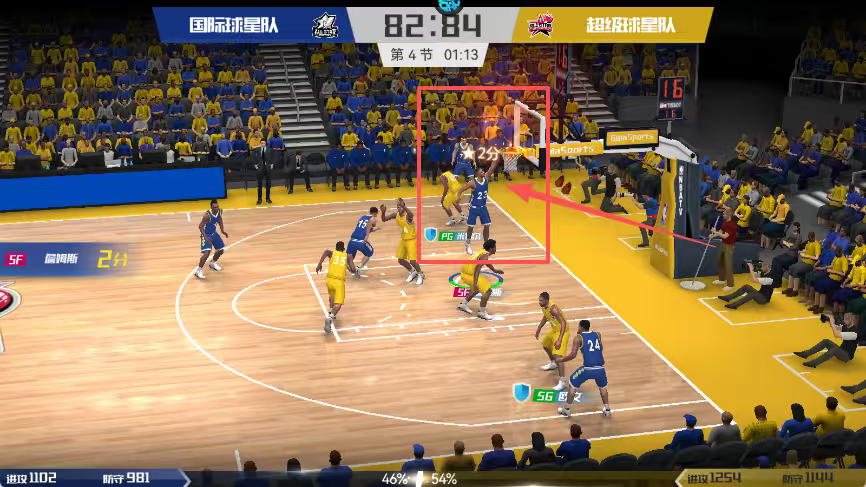
Task: Click the teal icon above the score
Action: tap(432, 5)
